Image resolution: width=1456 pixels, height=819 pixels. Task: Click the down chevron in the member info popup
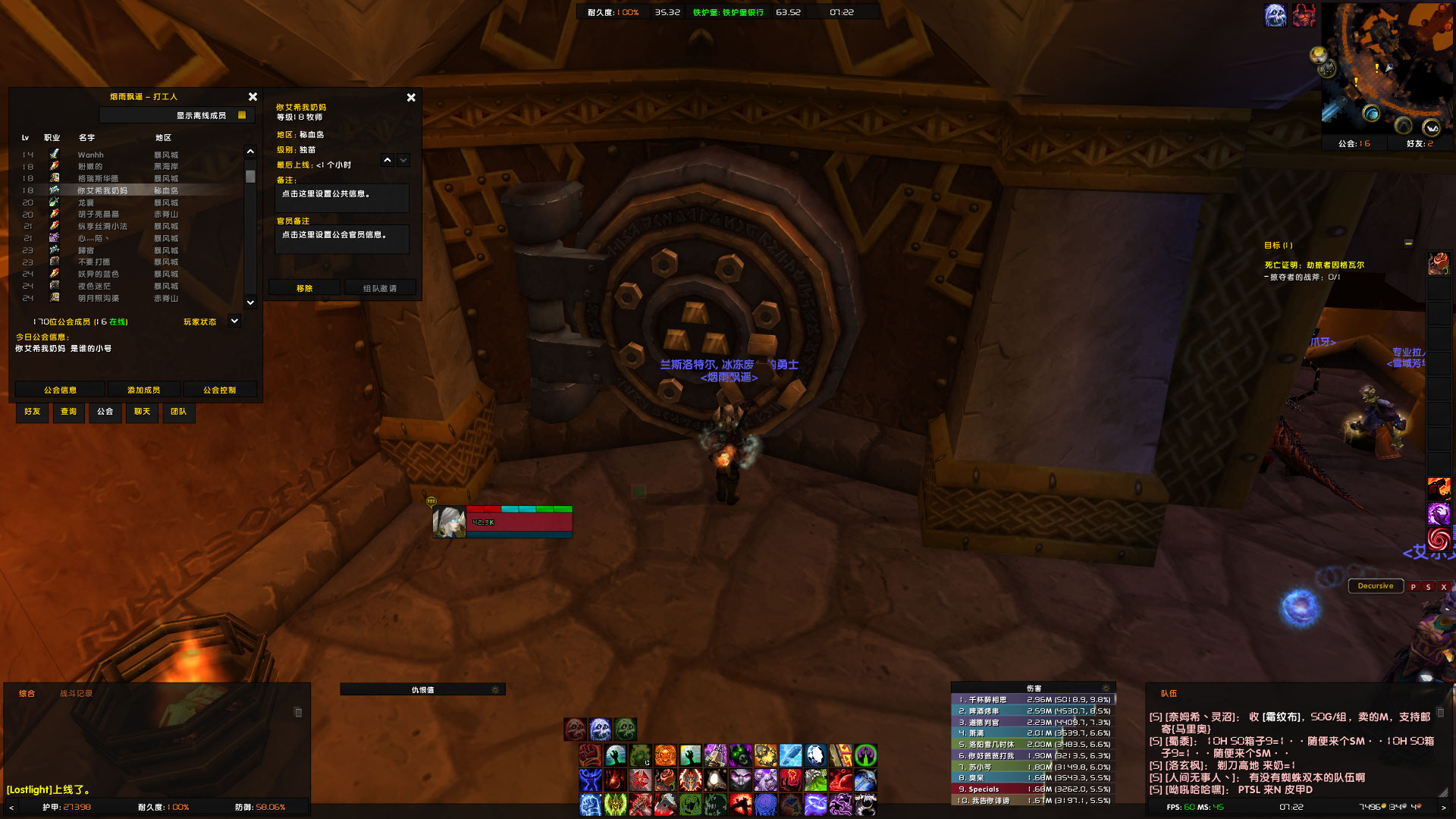403,160
